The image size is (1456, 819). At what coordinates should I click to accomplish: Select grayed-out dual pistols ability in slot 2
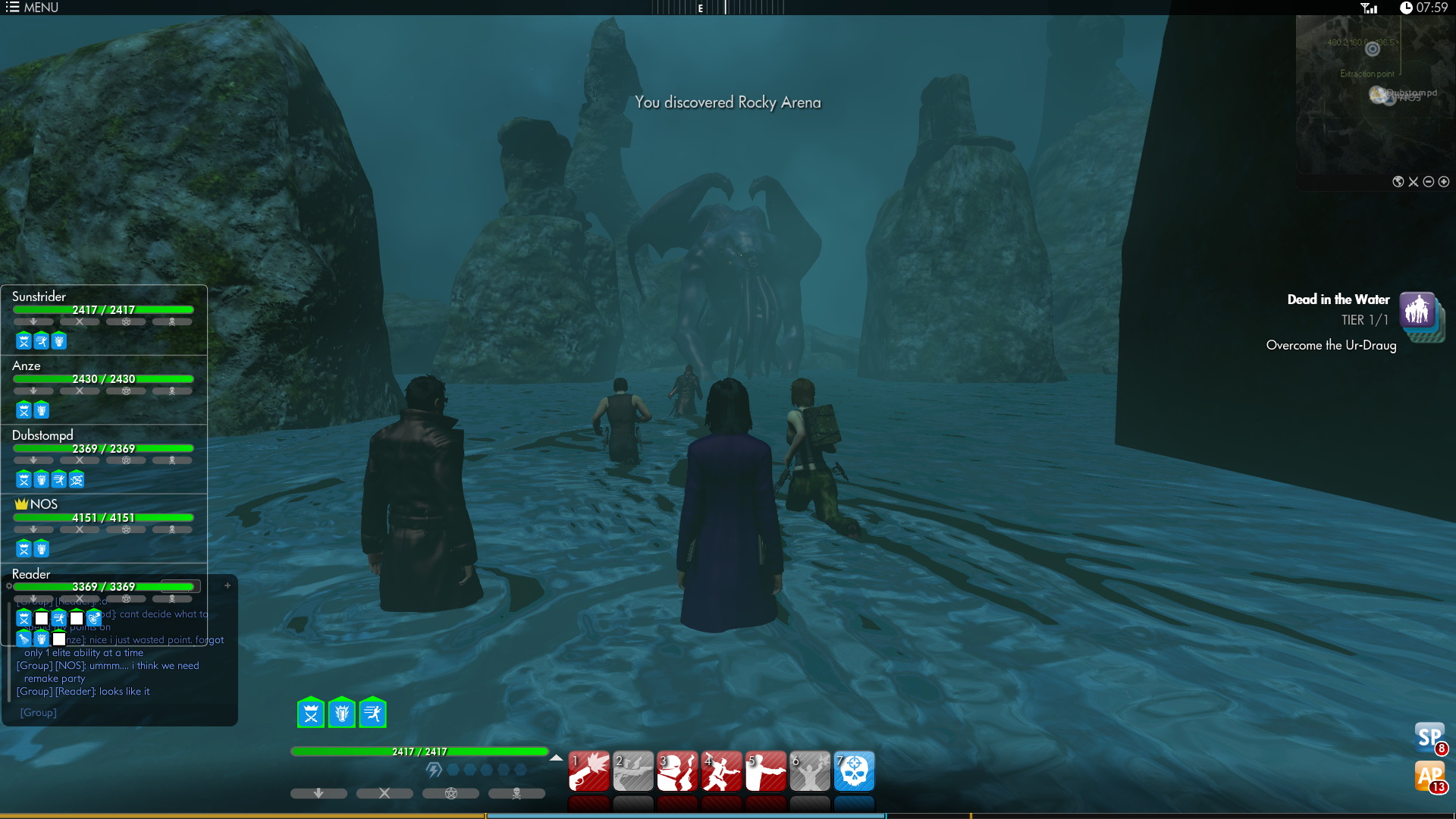pos(633,771)
